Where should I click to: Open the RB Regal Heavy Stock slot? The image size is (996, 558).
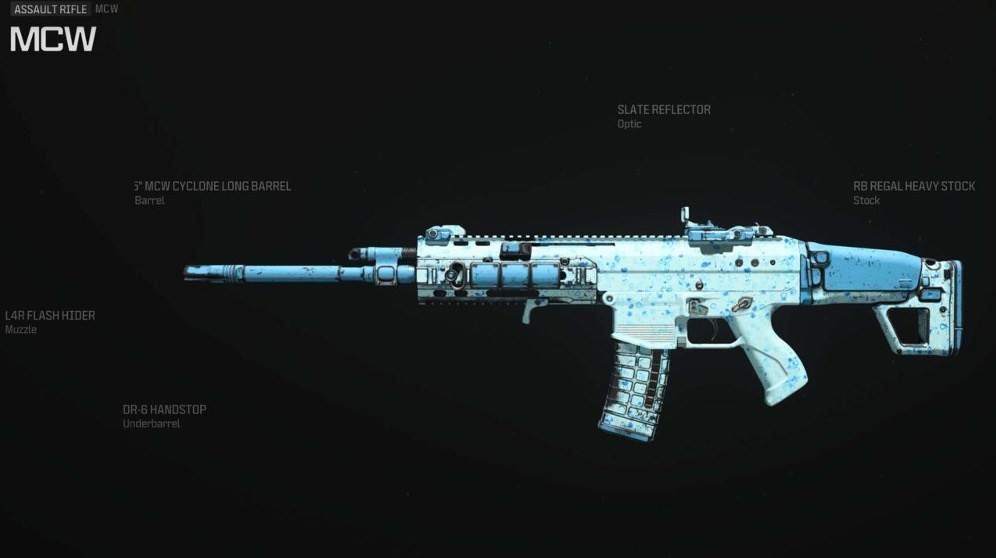pyautogui.click(x=913, y=187)
